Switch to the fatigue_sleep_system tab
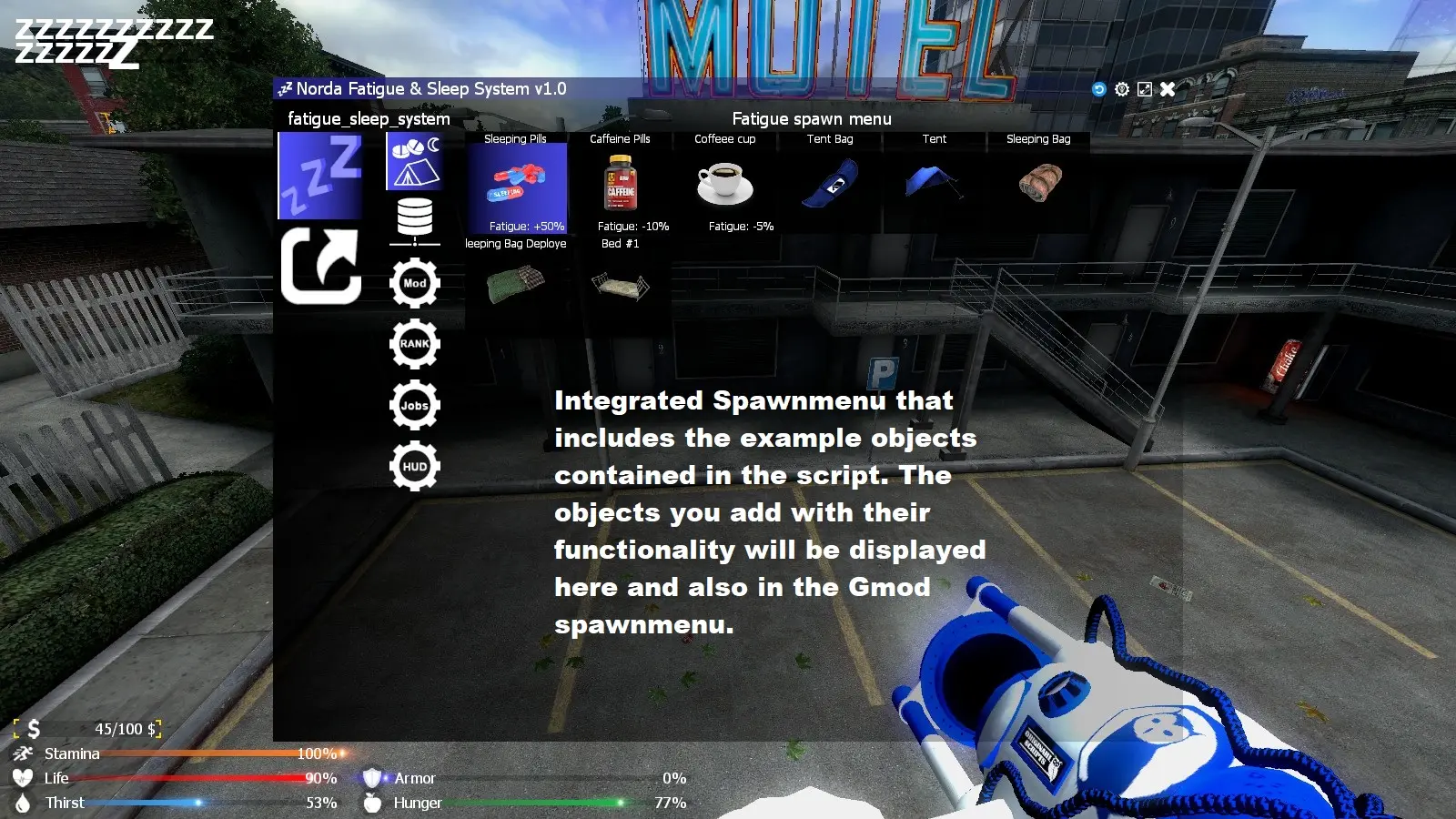 (368, 118)
